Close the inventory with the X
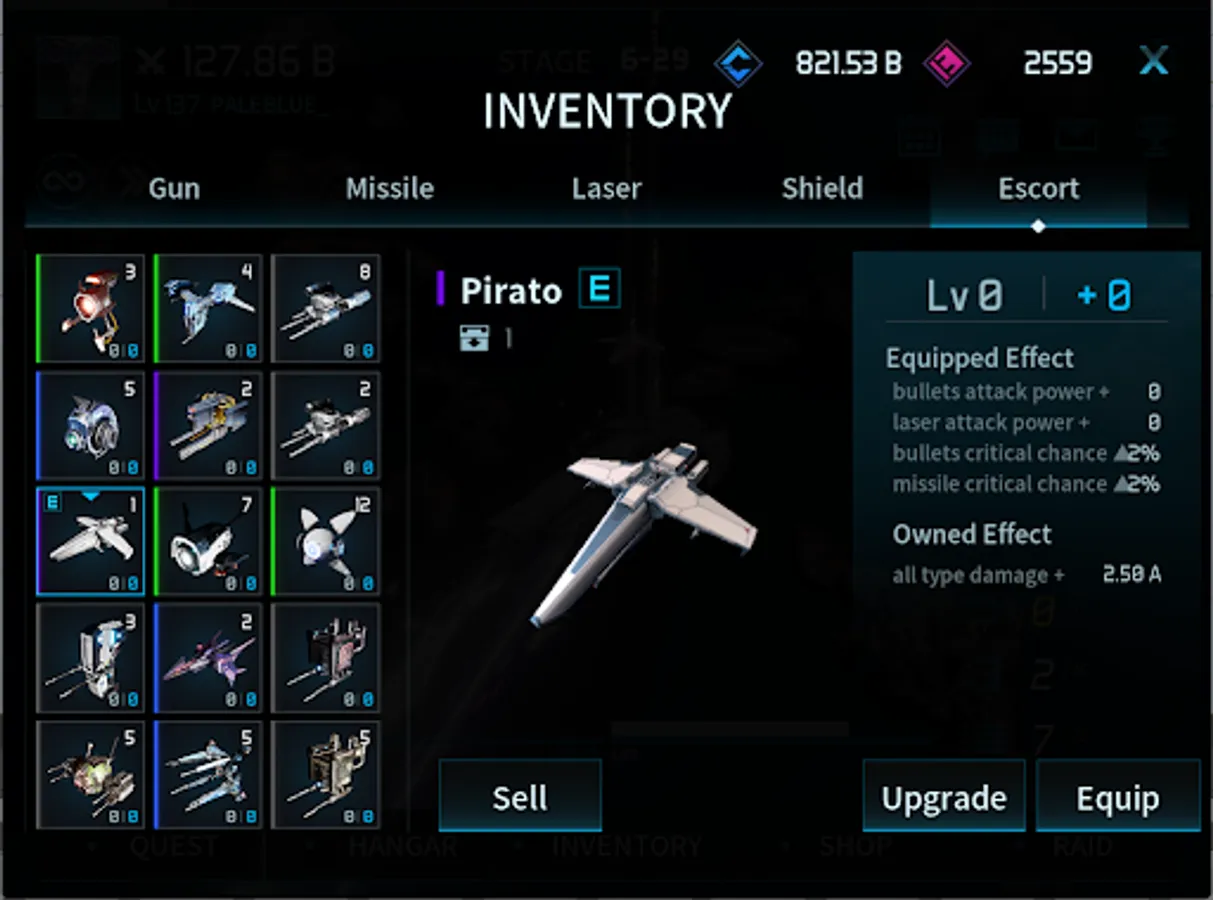Image resolution: width=1213 pixels, height=900 pixels. pos(1154,62)
